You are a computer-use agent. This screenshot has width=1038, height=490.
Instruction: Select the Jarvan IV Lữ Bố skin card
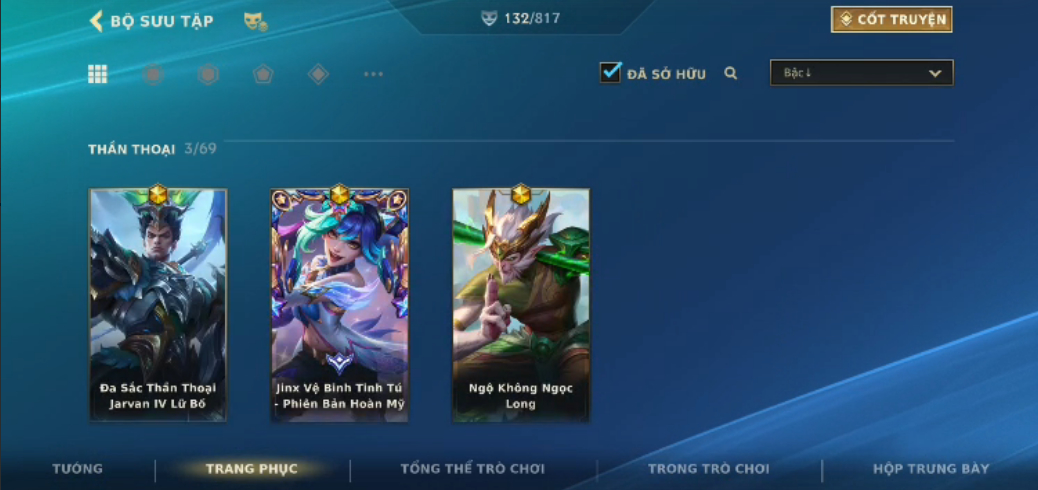click(158, 304)
